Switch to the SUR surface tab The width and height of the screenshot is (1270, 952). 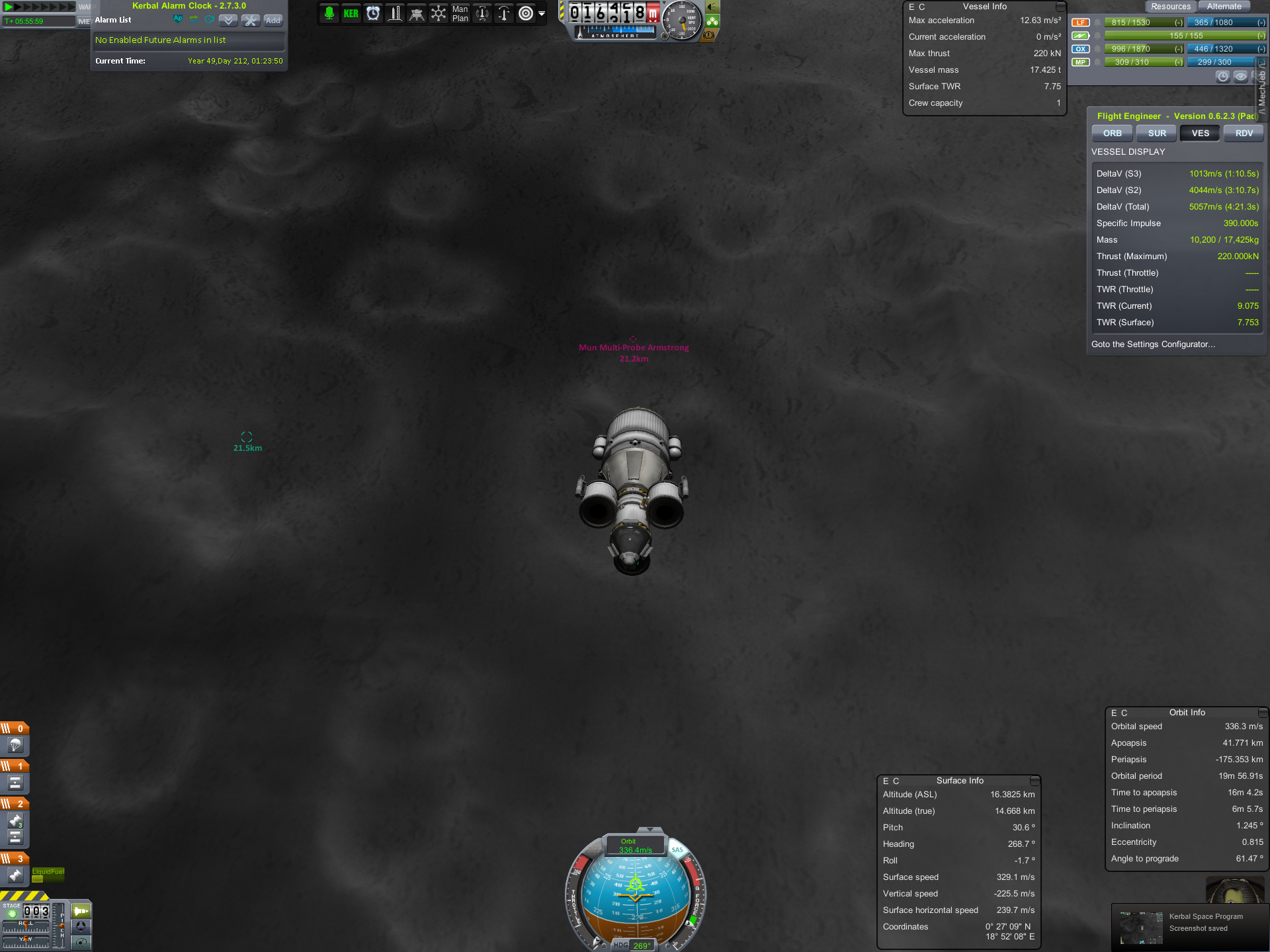(1157, 134)
